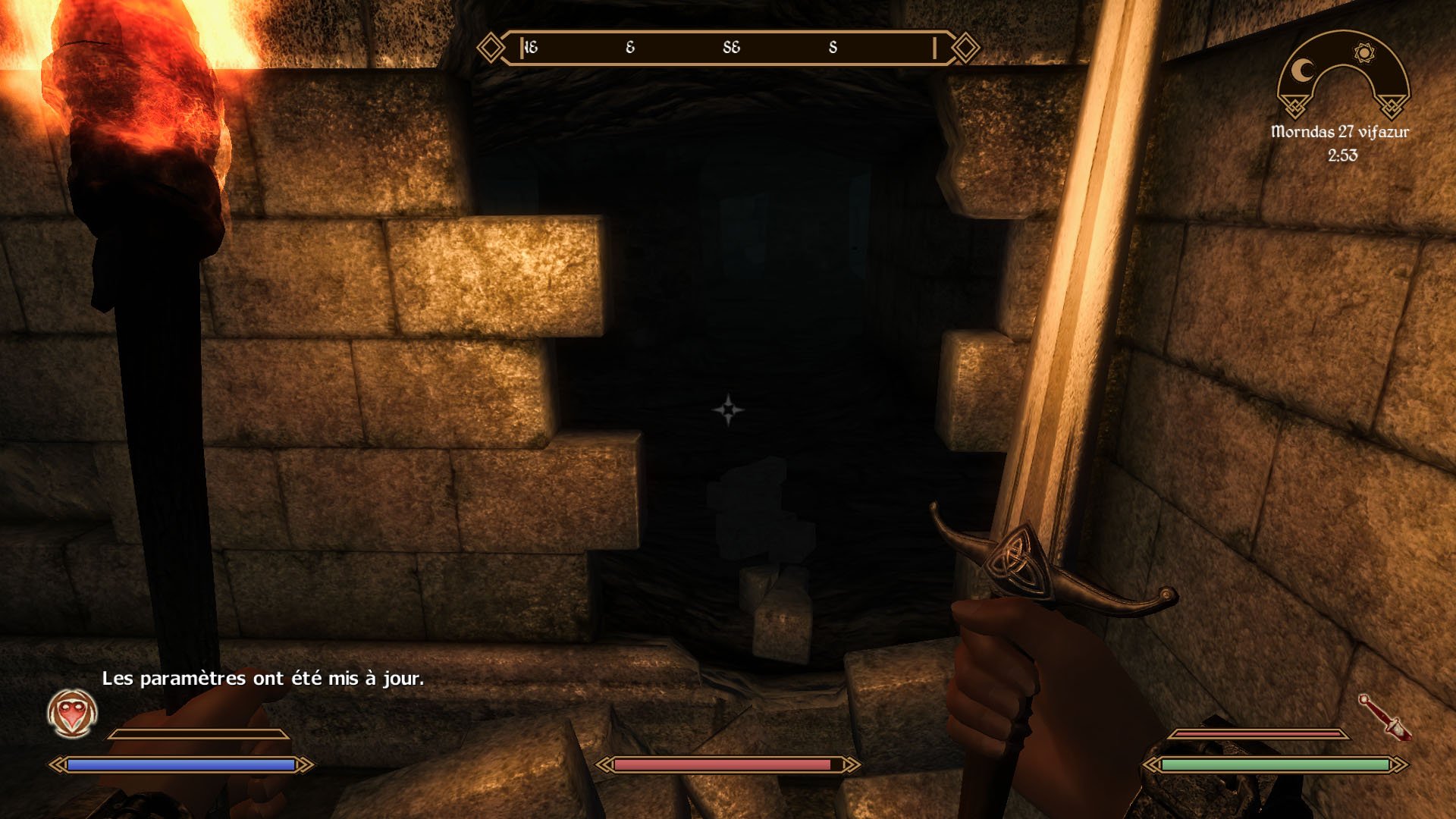Select the red heart active-effect icon
Image resolution: width=1456 pixels, height=819 pixels.
pyautogui.click(x=72, y=713)
